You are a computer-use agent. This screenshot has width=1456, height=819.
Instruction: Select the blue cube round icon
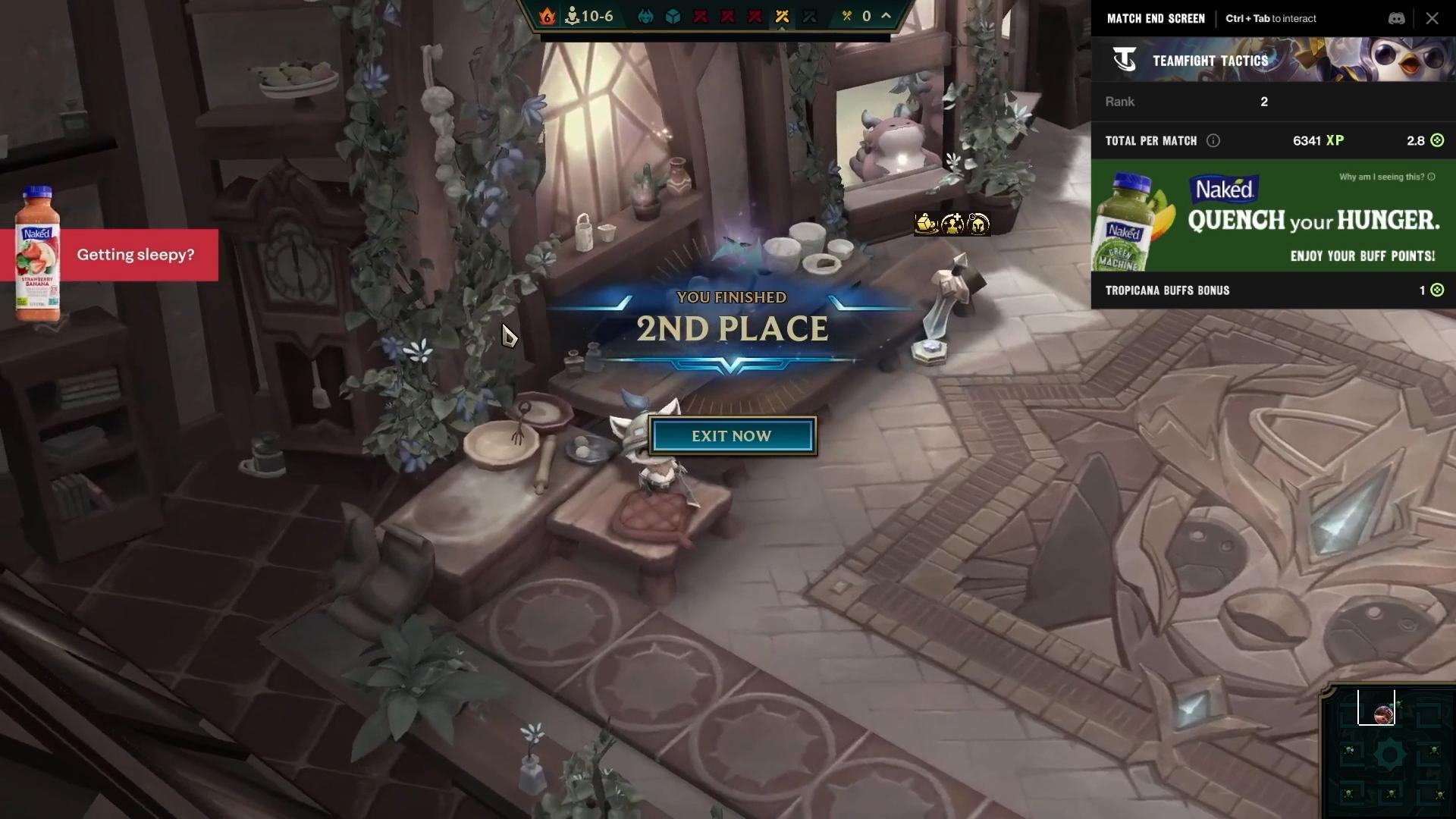point(673,17)
